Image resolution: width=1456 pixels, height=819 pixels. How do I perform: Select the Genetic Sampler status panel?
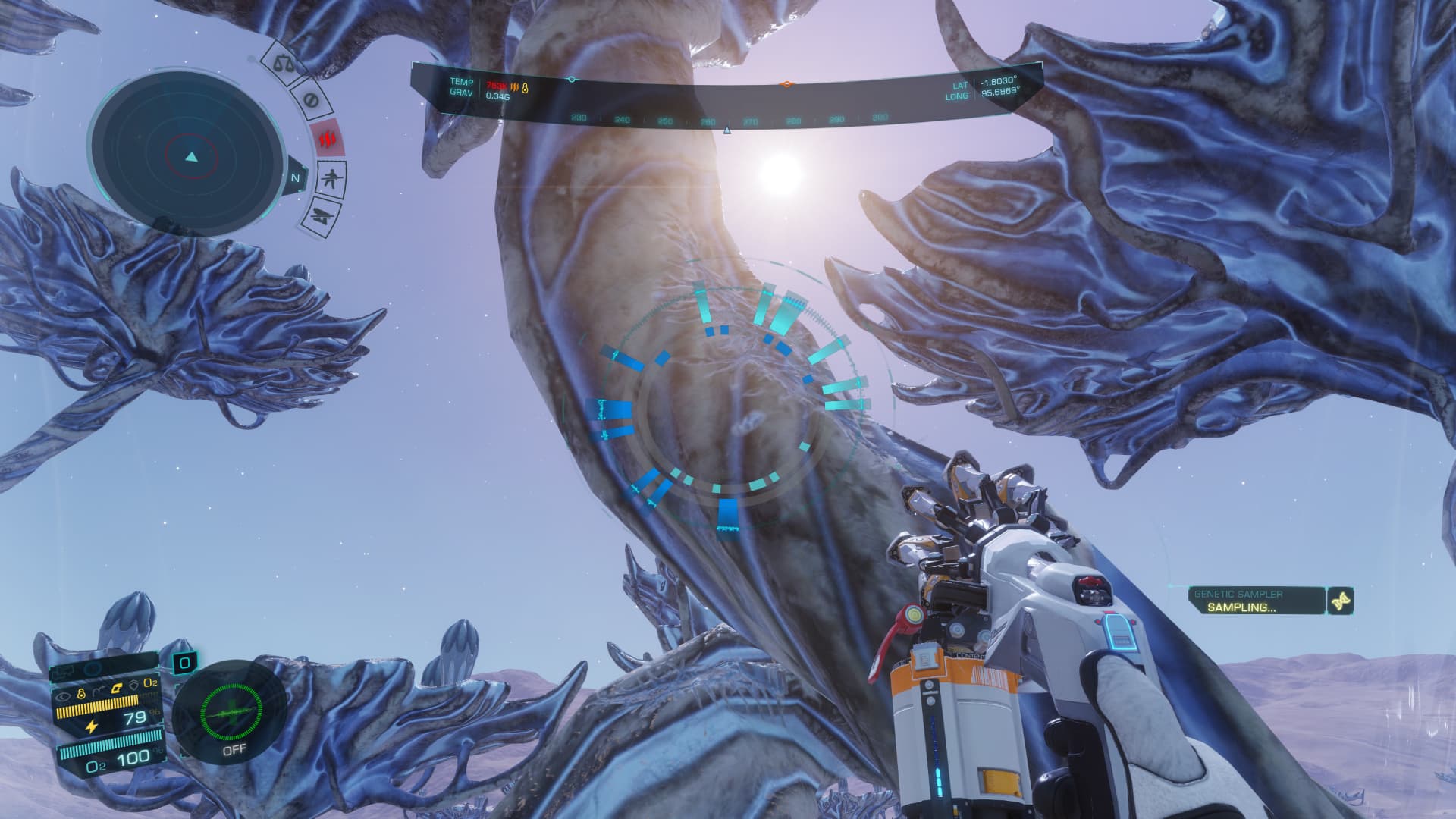click(x=1257, y=601)
